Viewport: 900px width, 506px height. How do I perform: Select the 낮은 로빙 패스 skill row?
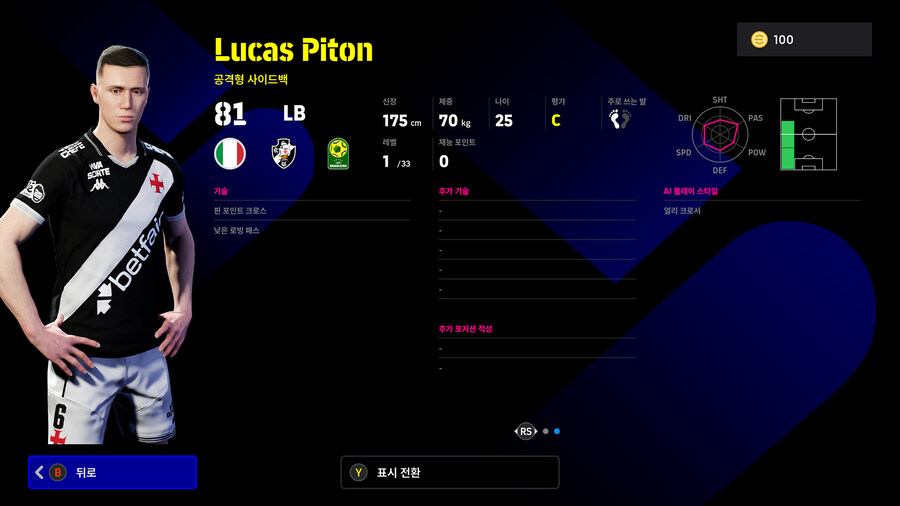click(x=311, y=230)
